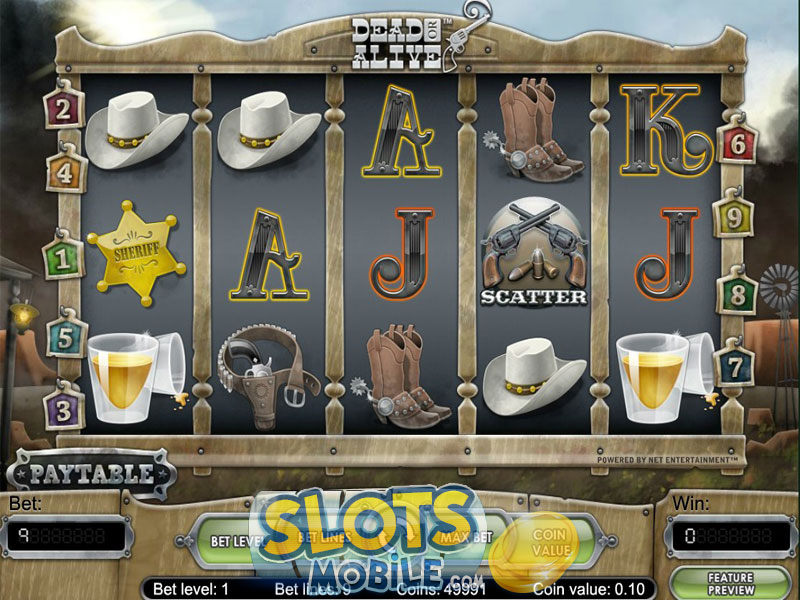Select payline tag number 2
Screen dimensions: 800x600
(x=63, y=109)
